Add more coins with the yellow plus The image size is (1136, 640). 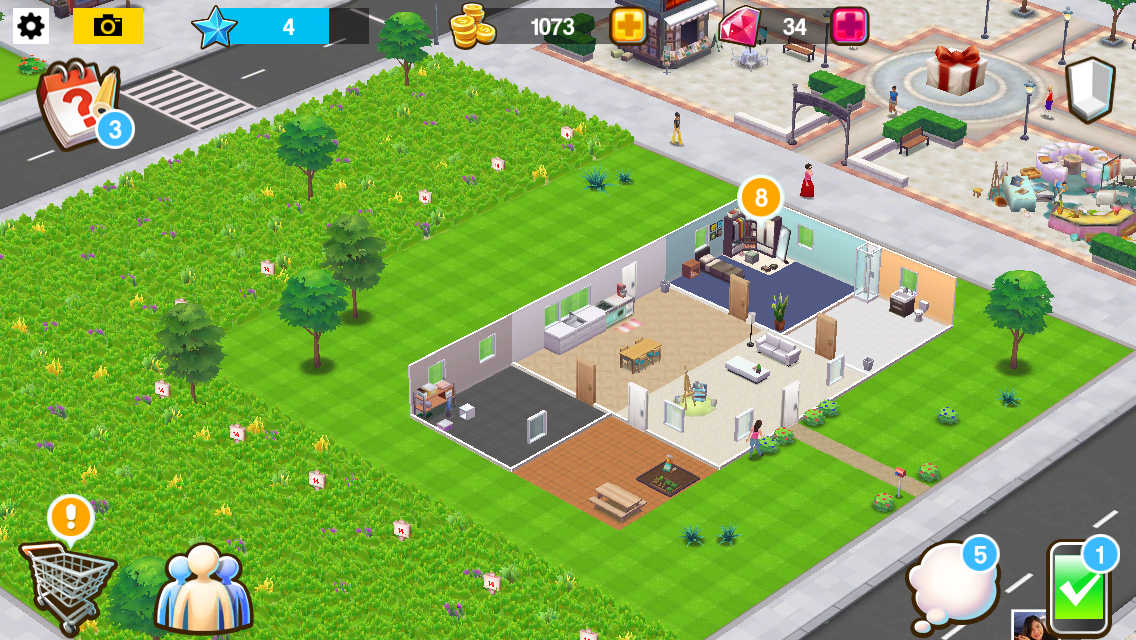(628, 27)
